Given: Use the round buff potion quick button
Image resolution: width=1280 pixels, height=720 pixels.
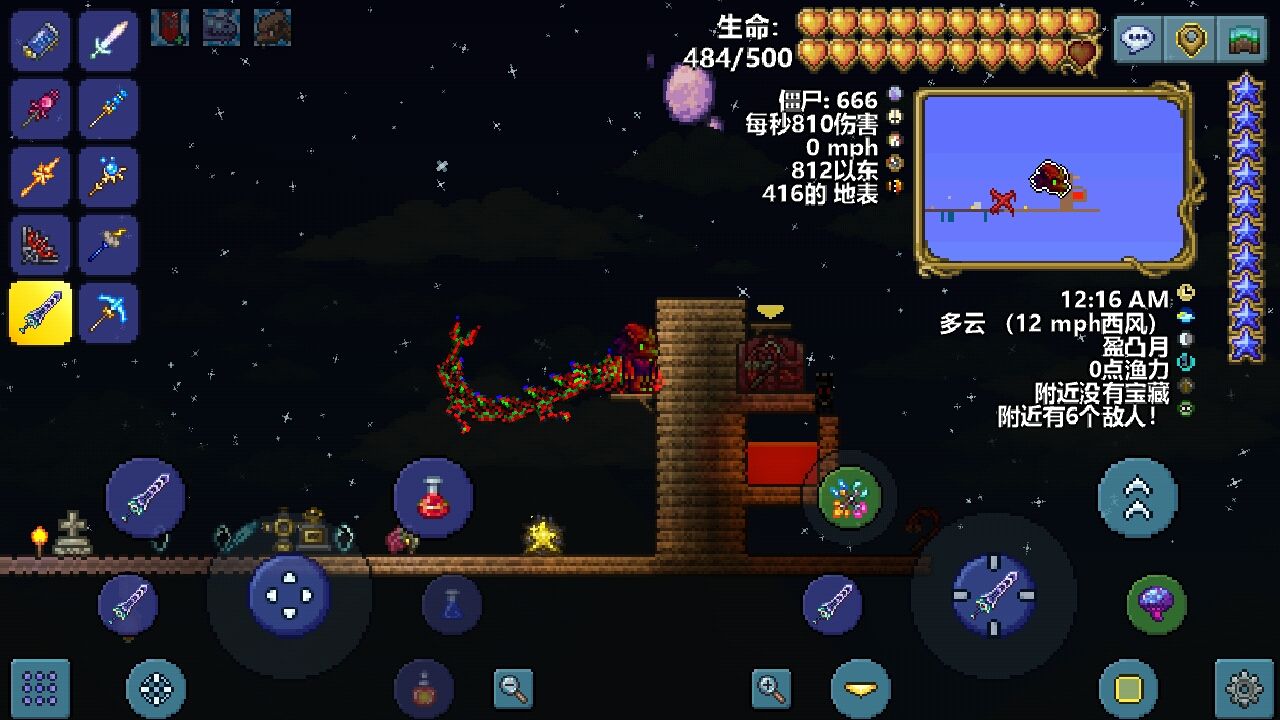Looking at the screenshot, I should point(424,688).
